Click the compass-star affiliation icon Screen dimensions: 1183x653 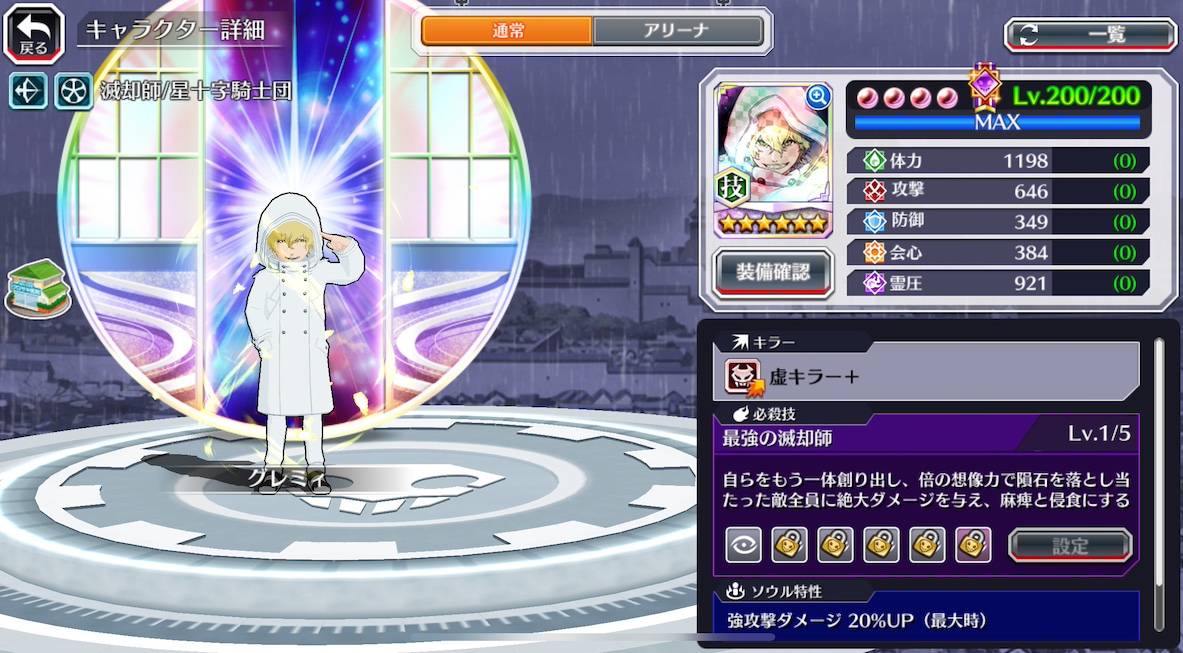(28, 91)
